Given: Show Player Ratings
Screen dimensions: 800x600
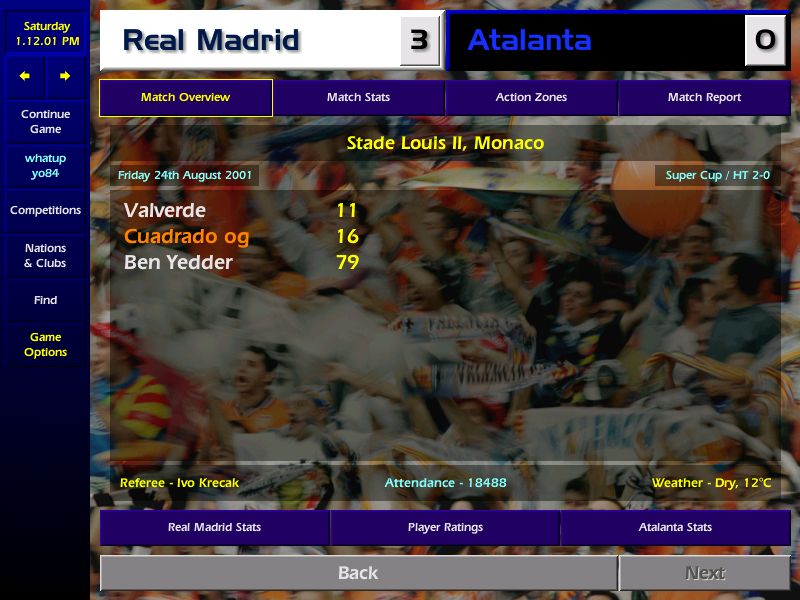Looking at the screenshot, I should tap(445, 527).
